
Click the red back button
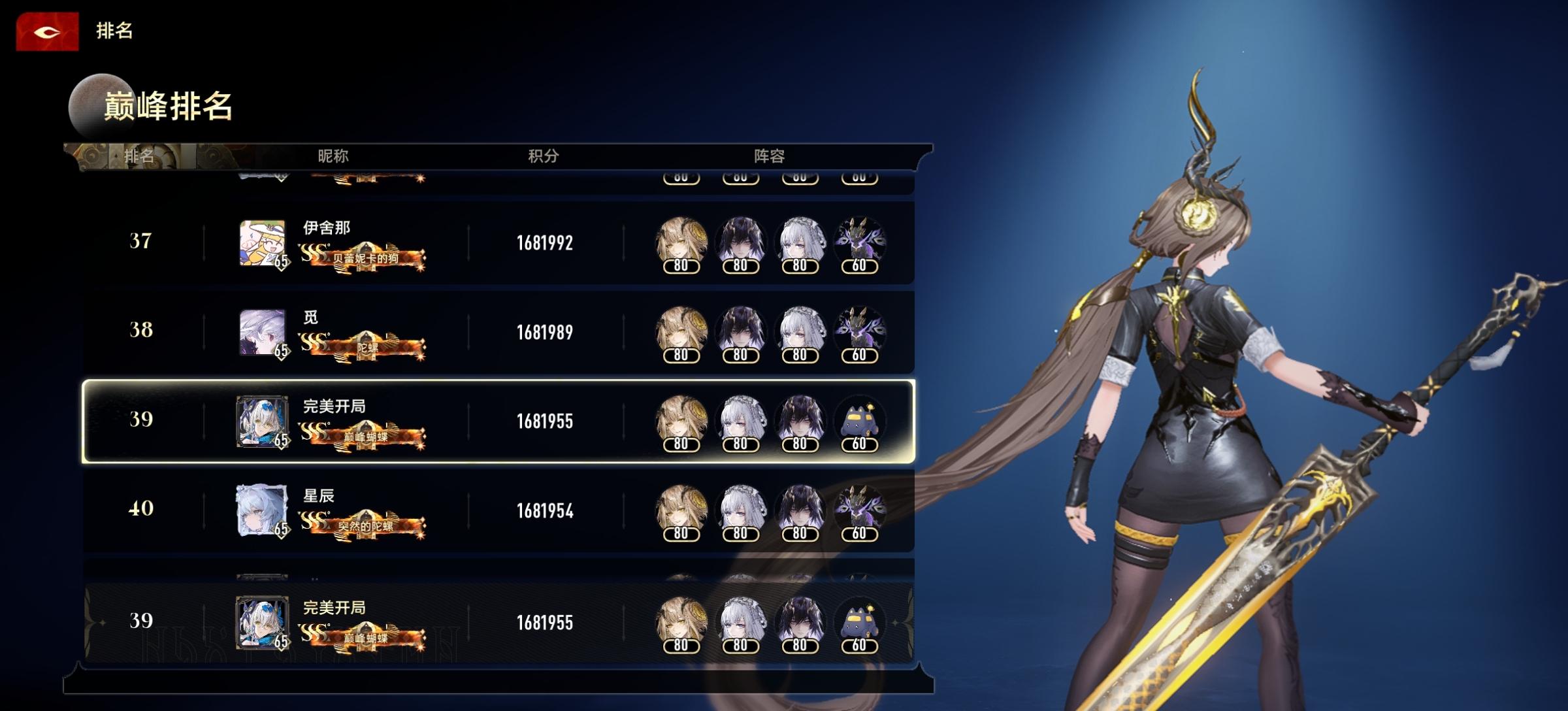47,31
